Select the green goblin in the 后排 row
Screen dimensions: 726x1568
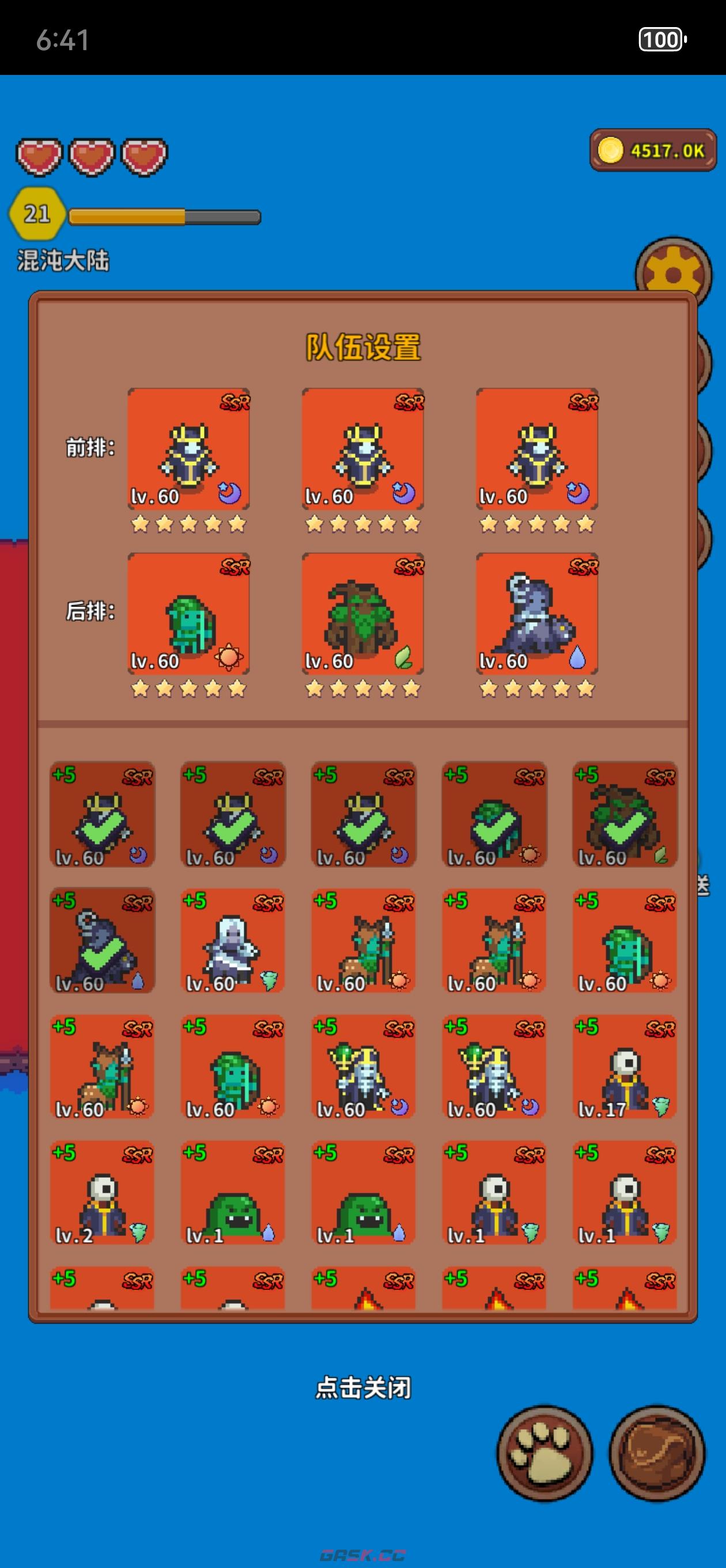pos(188,613)
